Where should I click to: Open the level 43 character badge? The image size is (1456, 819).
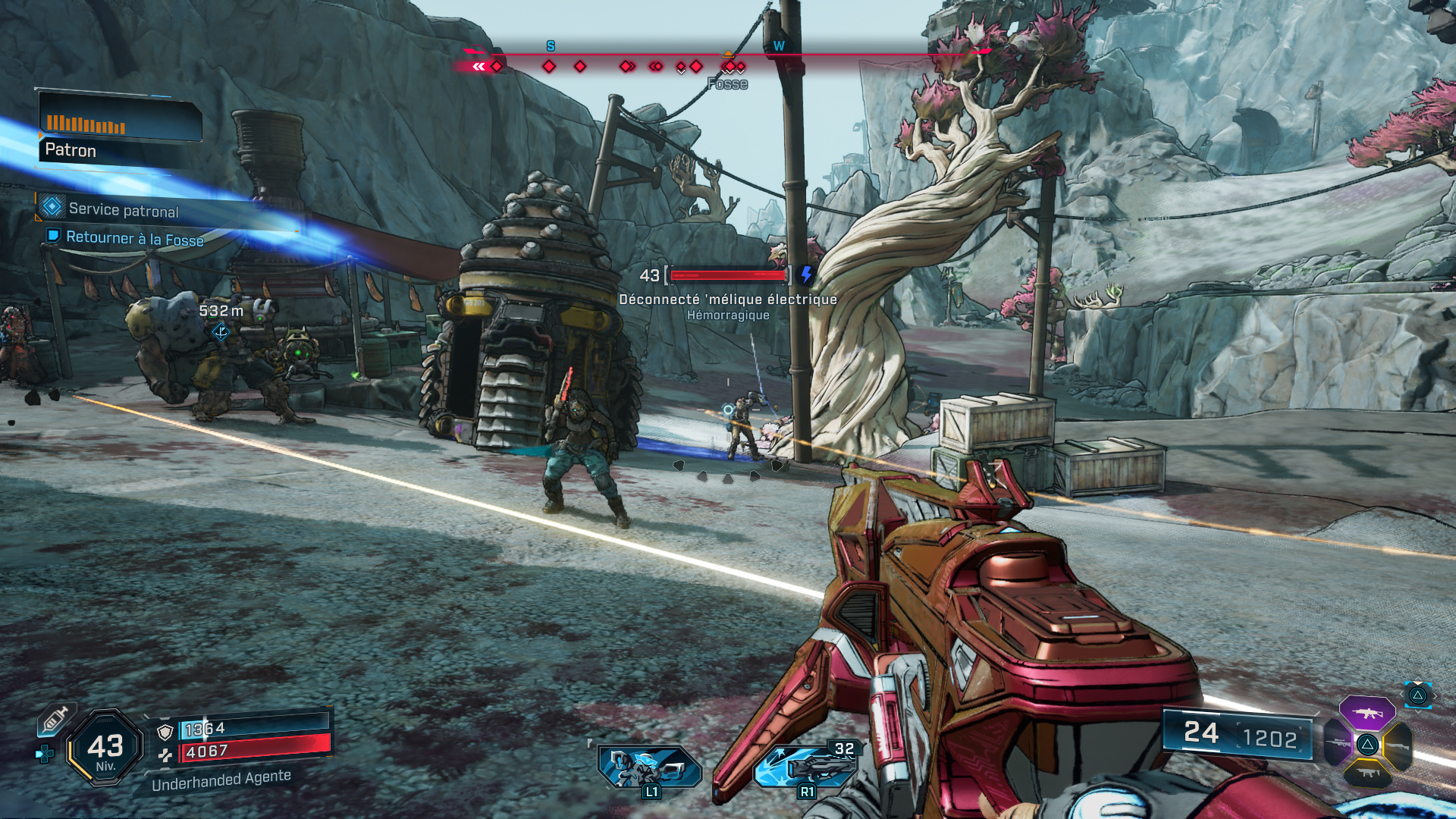pyautogui.click(x=105, y=748)
